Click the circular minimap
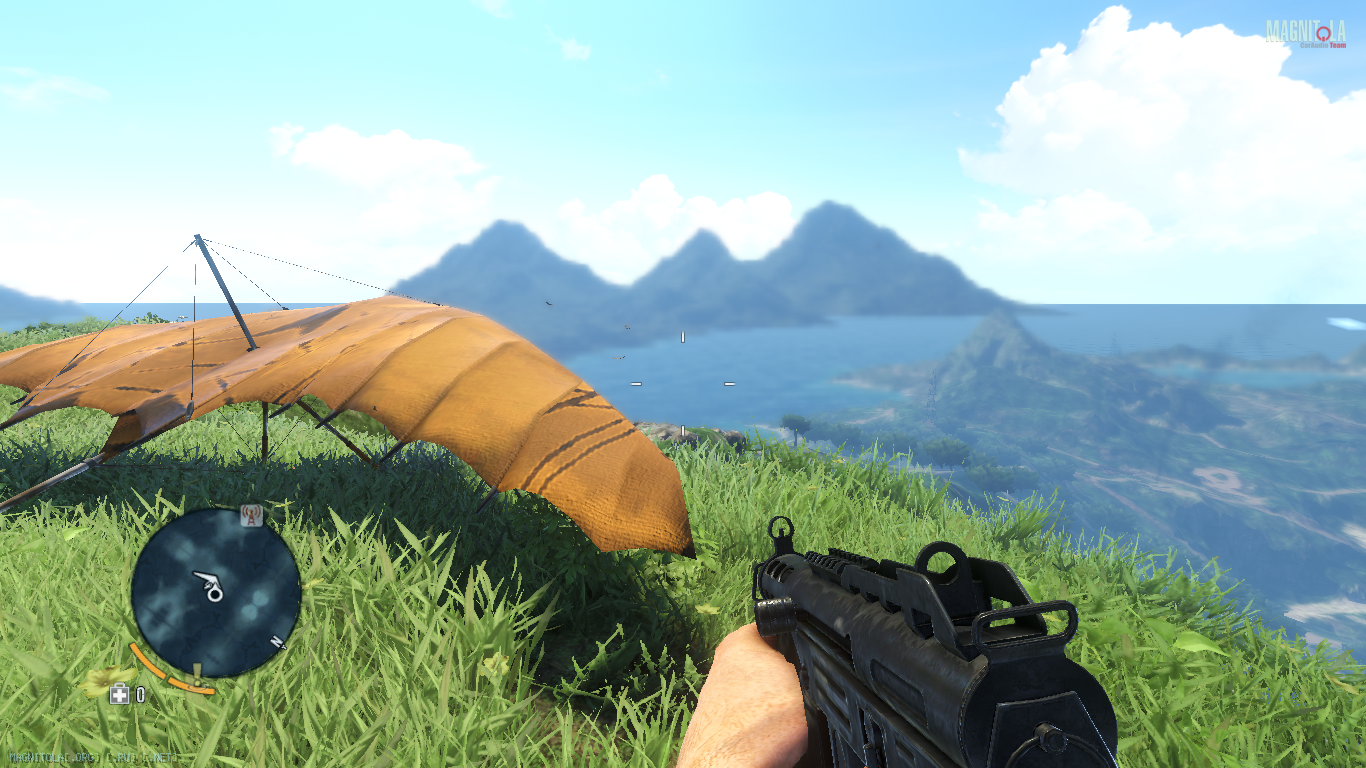The height and width of the screenshot is (768, 1366). 215,592
